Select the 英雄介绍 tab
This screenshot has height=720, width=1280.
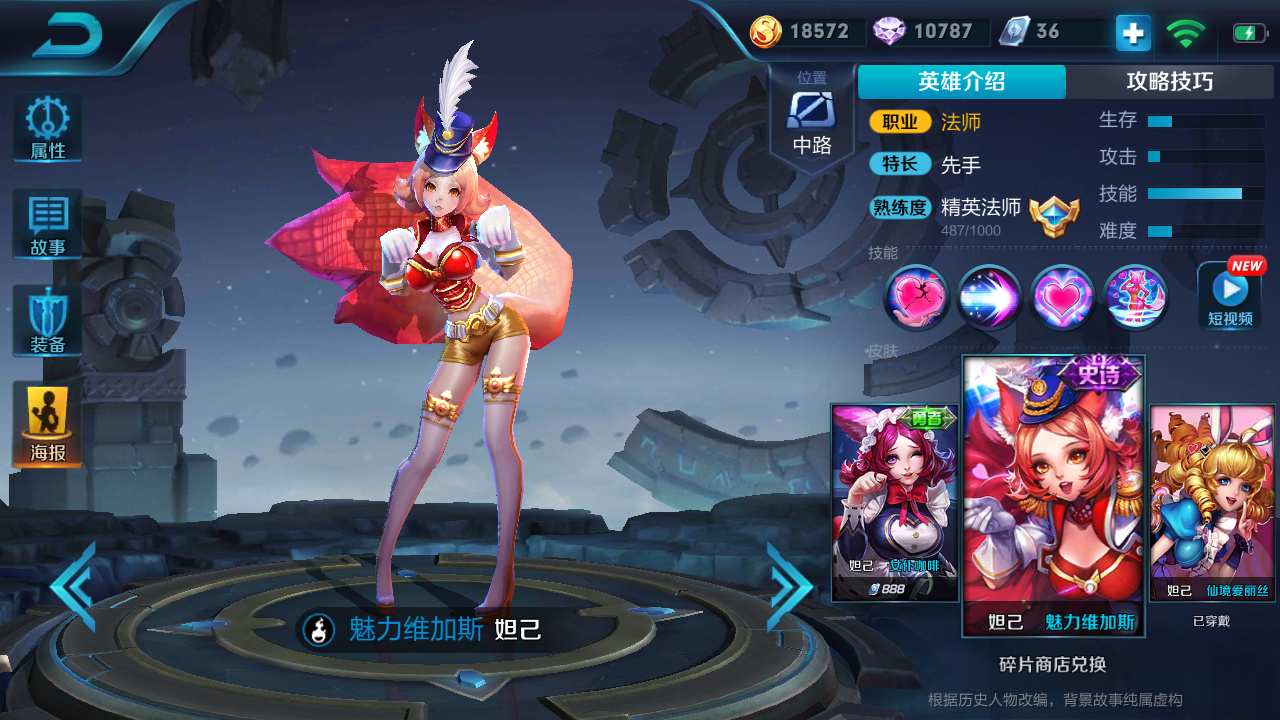point(959,82)
